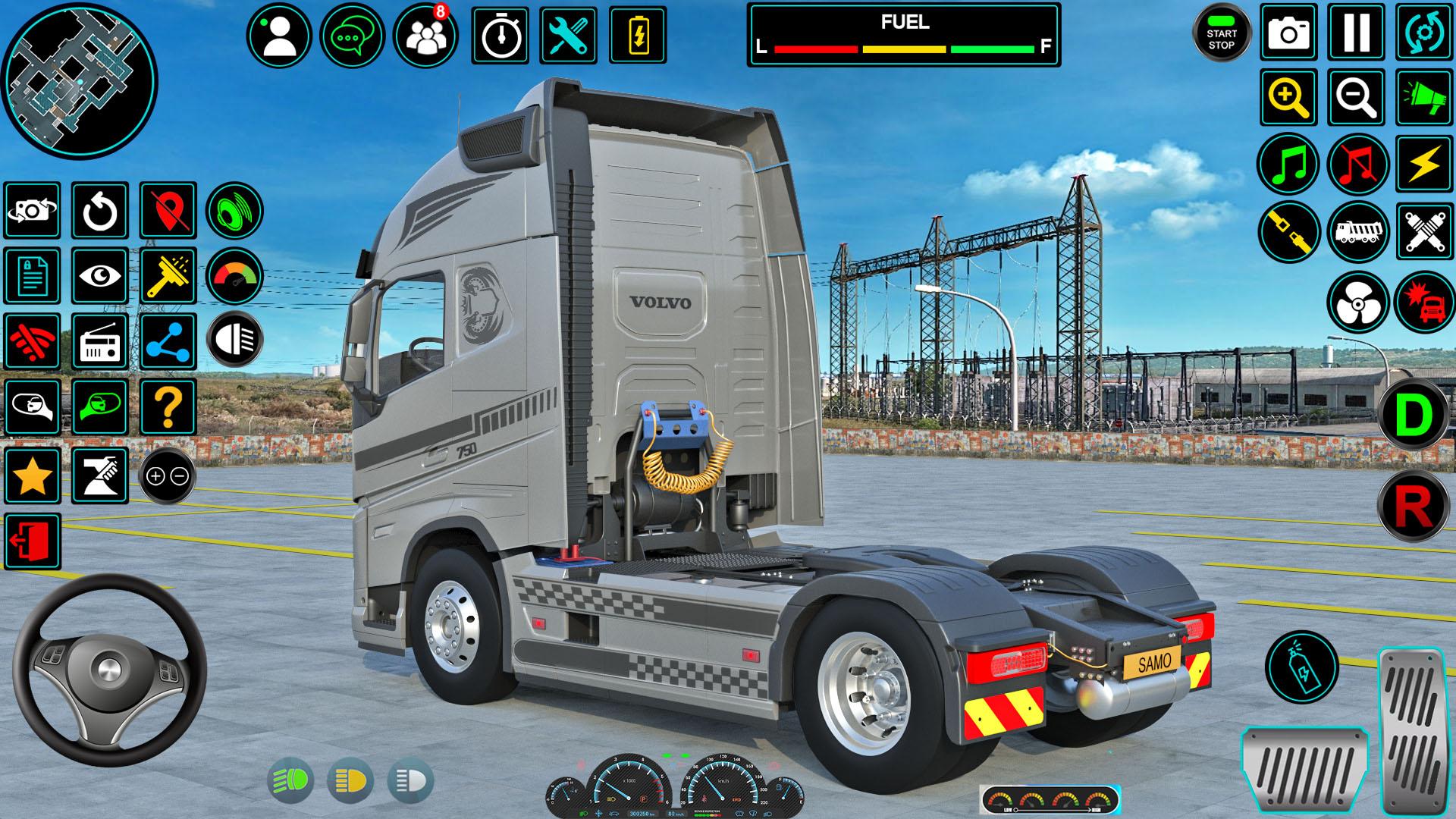
Task: Fasten the seatbelt icon
Action: [x=1288, y=231]
